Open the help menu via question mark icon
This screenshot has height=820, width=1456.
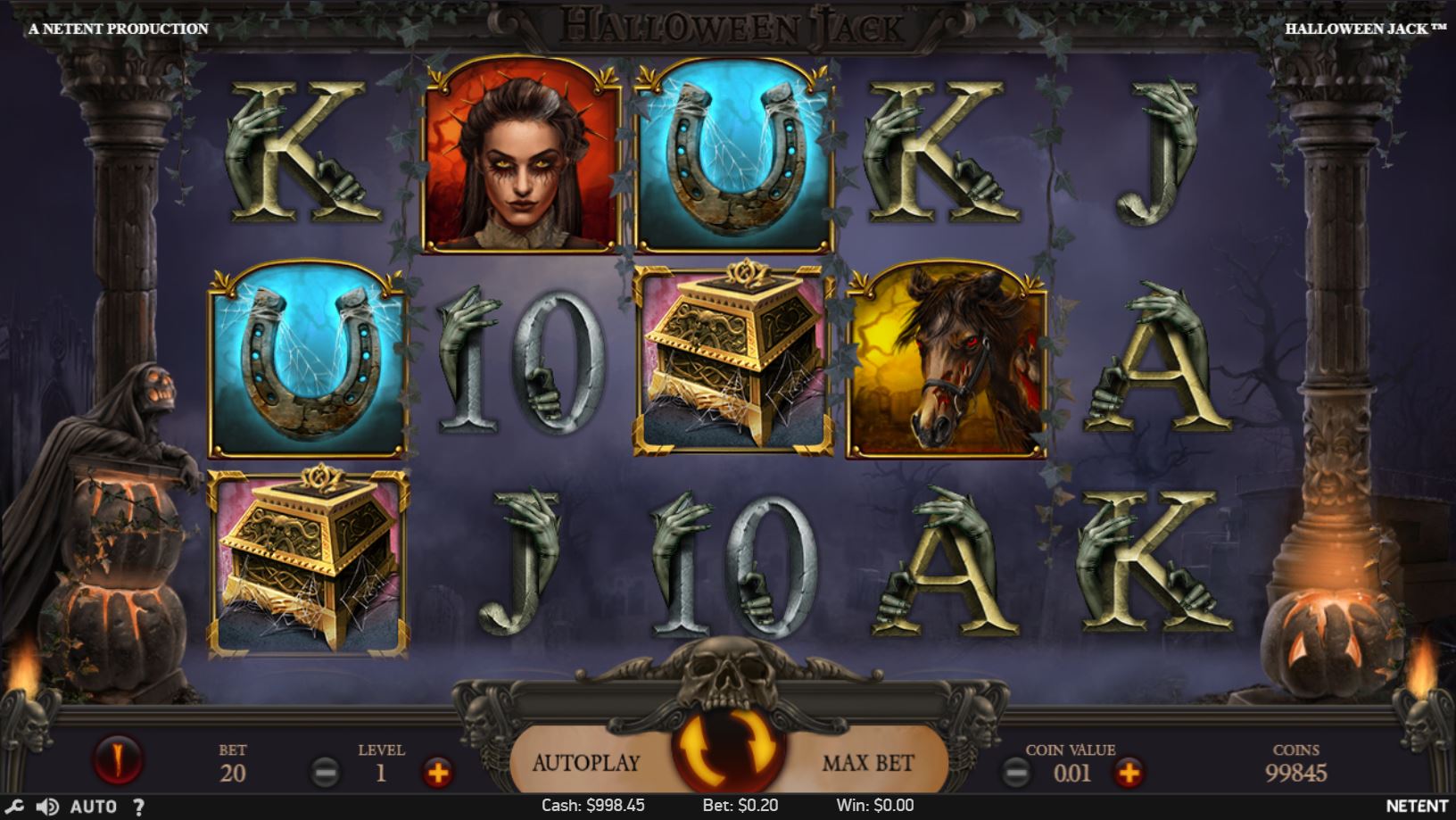point(139,806)
